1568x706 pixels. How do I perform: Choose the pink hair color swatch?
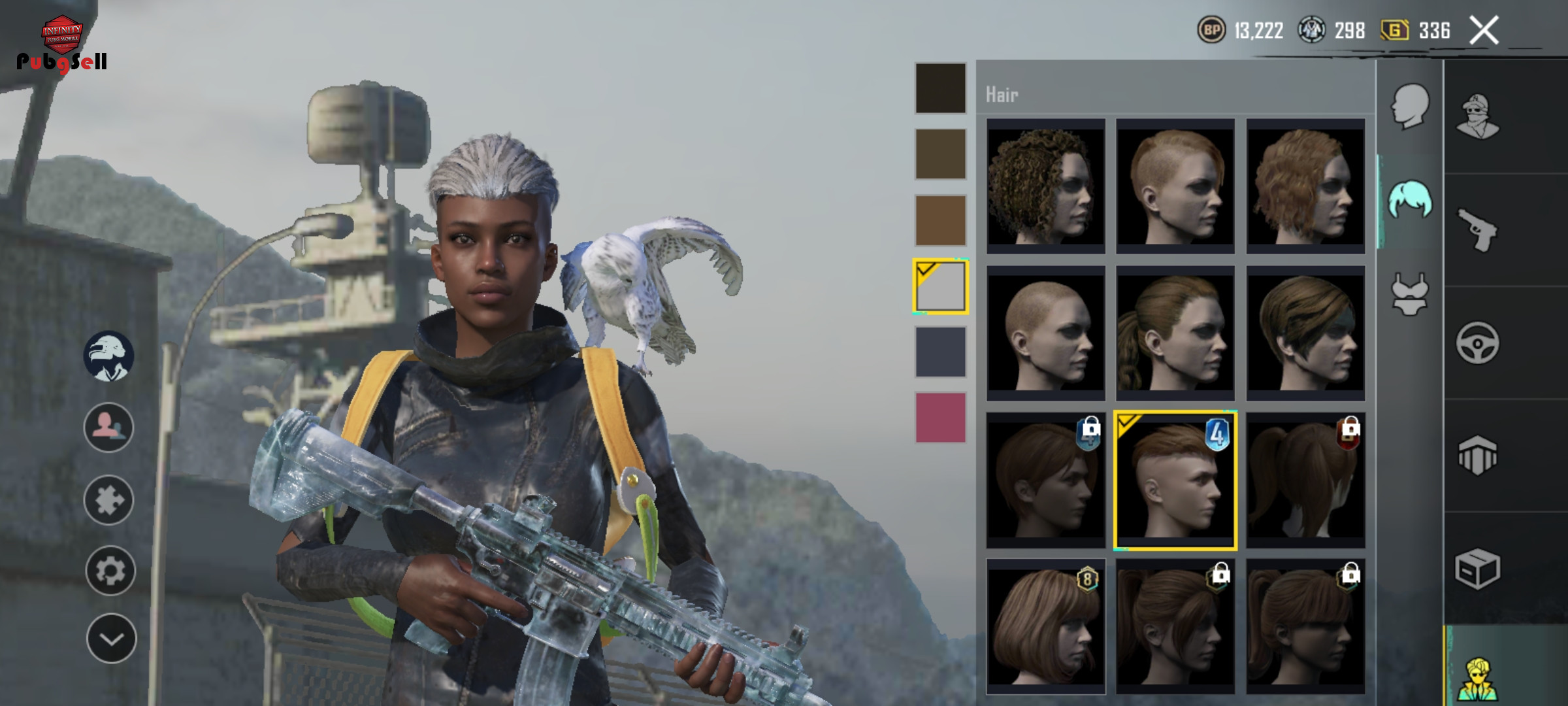(940, 418)
